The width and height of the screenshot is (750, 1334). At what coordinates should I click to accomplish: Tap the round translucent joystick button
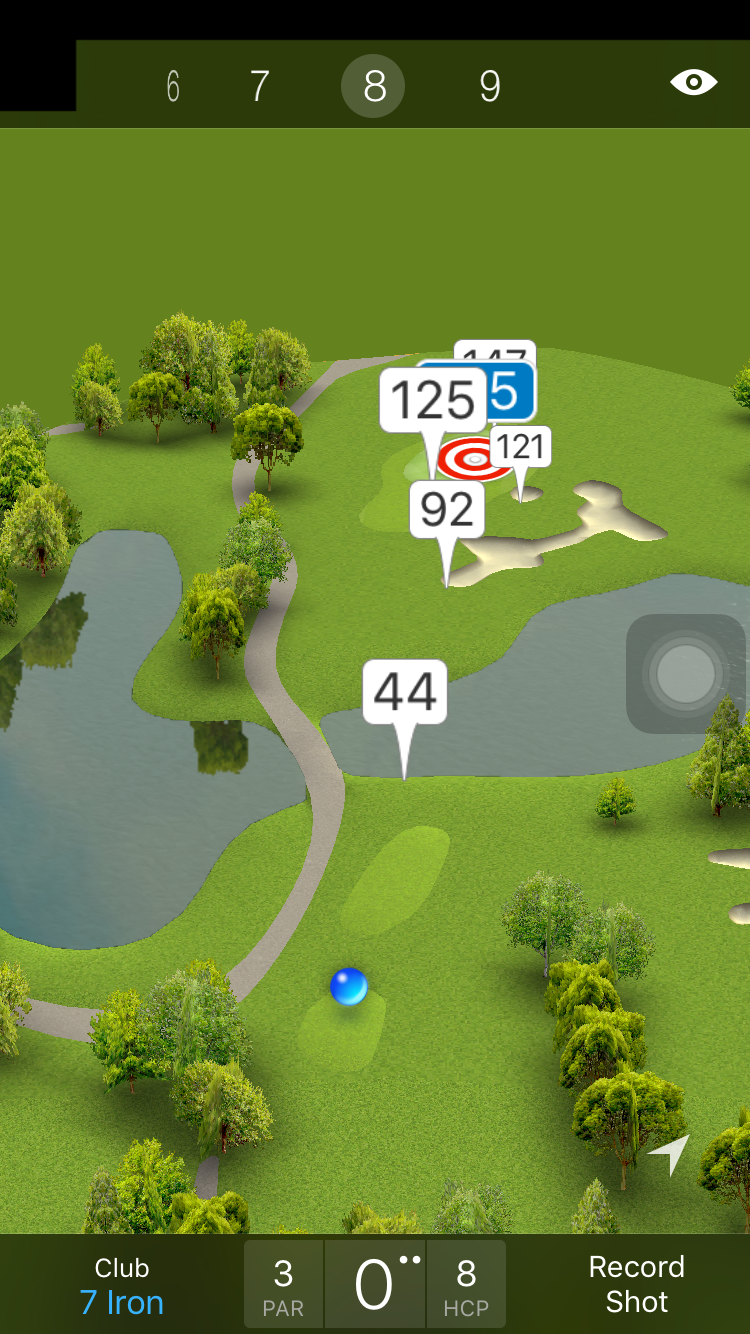[686, 673]
